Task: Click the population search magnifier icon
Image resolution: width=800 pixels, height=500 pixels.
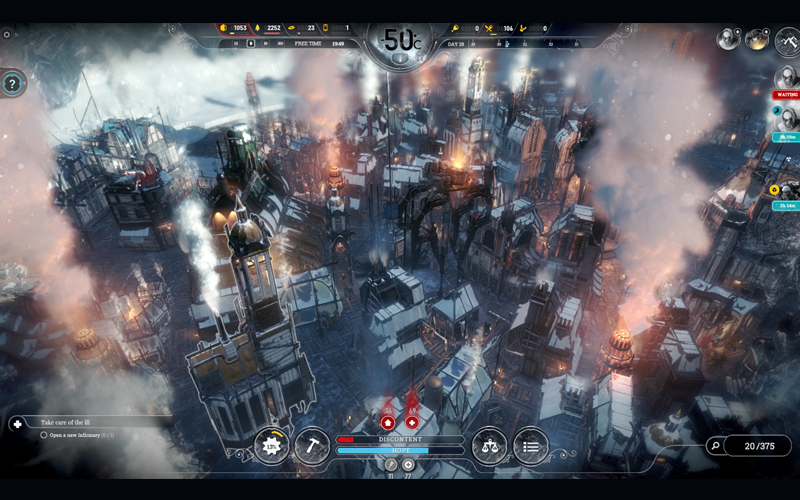Action: [x=714, y=446]
